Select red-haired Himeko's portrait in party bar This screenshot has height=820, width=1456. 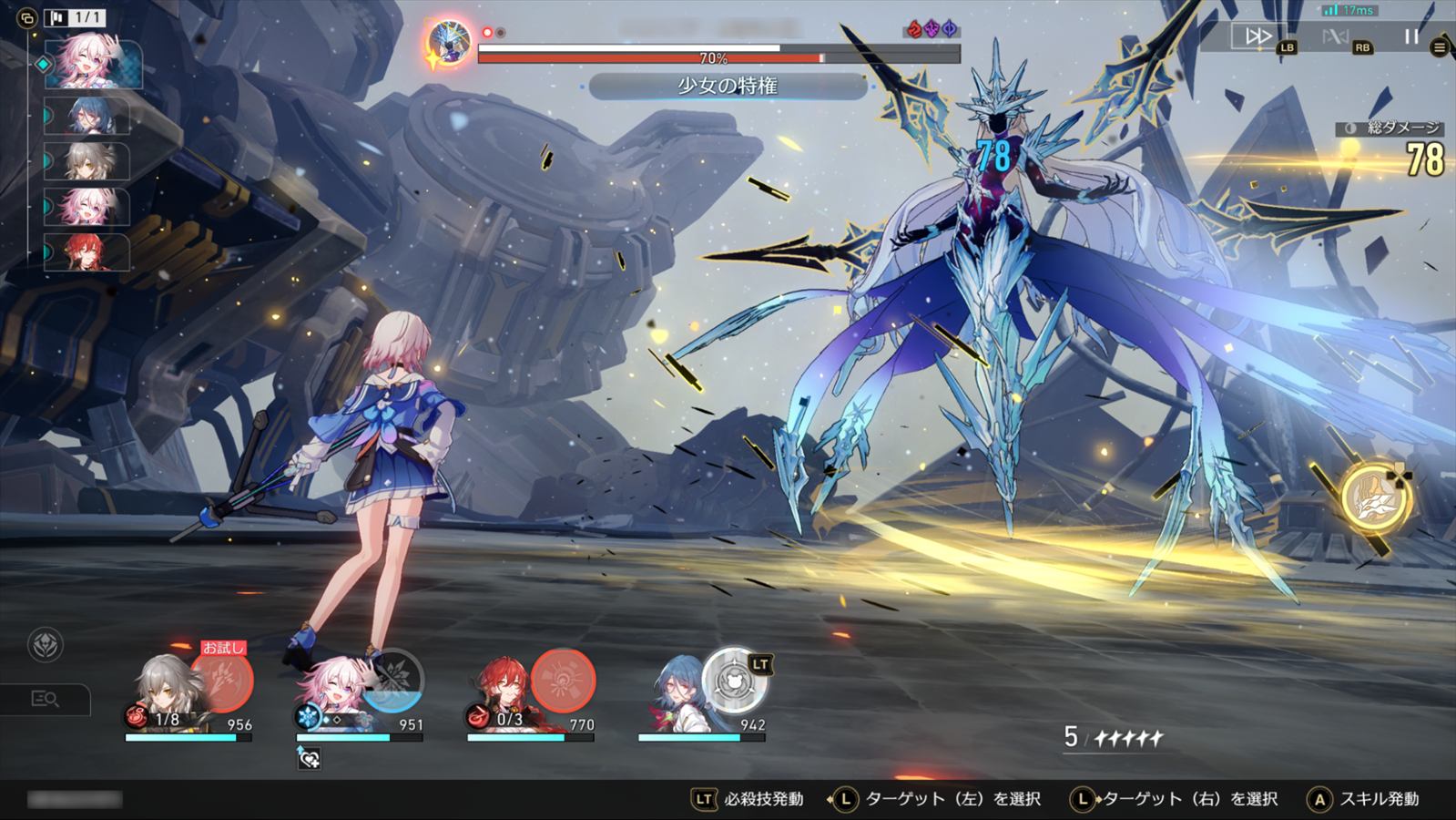tap(499, 692)
